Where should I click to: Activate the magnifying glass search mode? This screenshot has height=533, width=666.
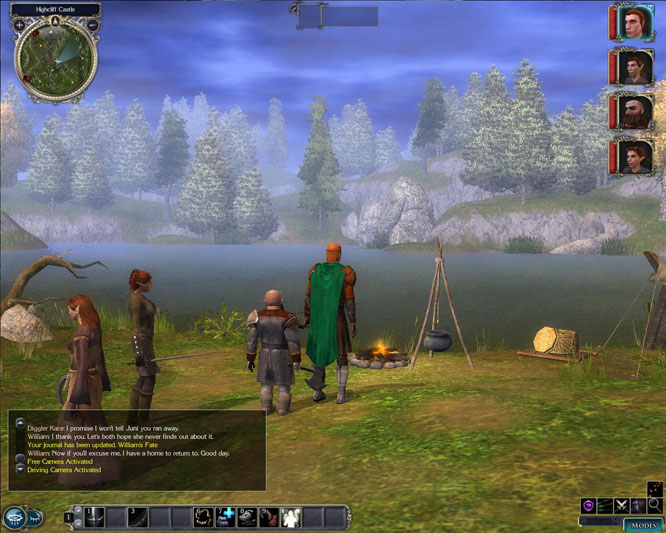pos(655,506)
